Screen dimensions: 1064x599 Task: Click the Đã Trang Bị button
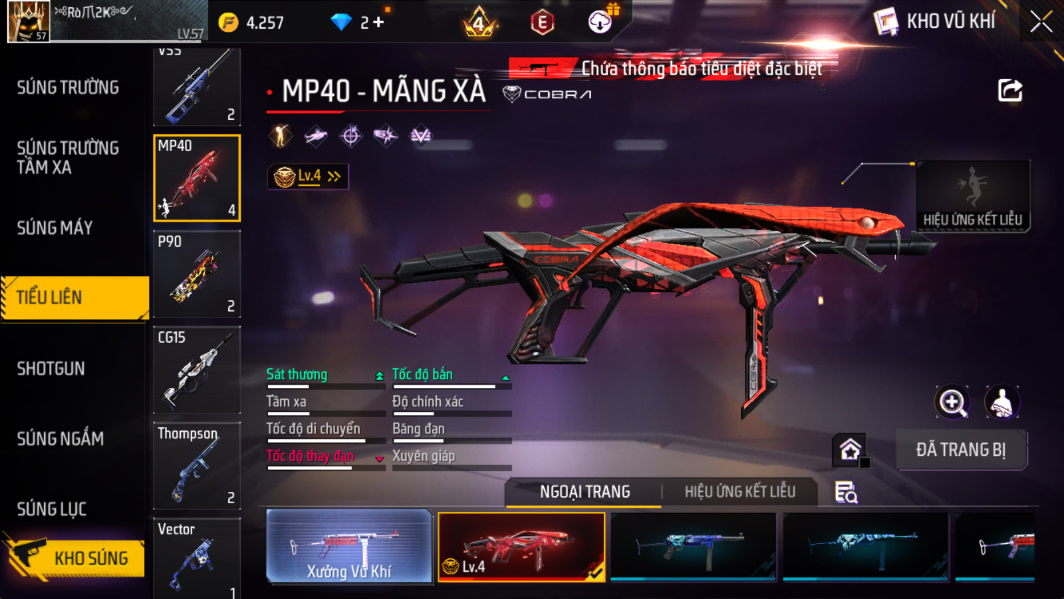click(961, 450)
